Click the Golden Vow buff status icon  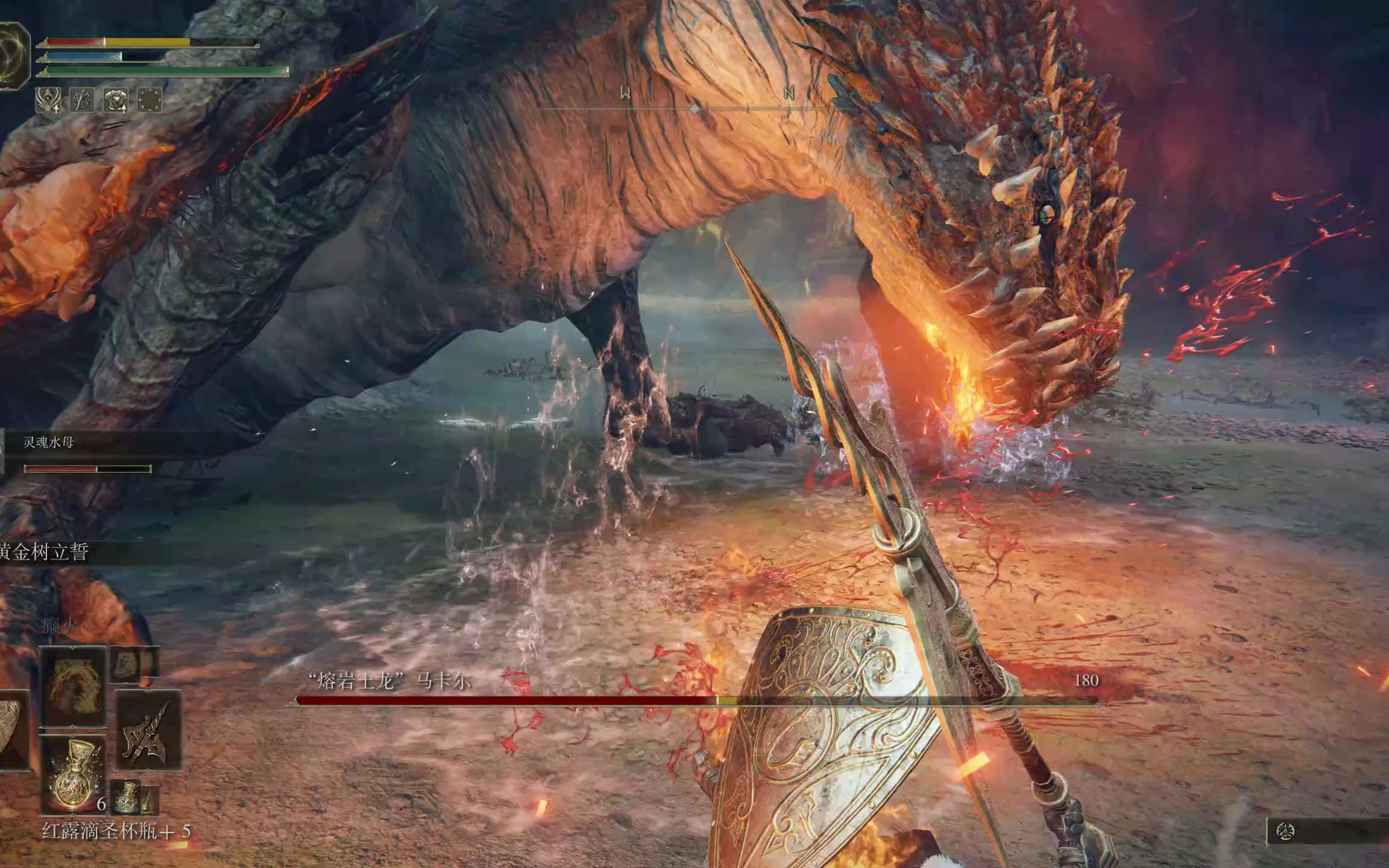pos(48,99)
